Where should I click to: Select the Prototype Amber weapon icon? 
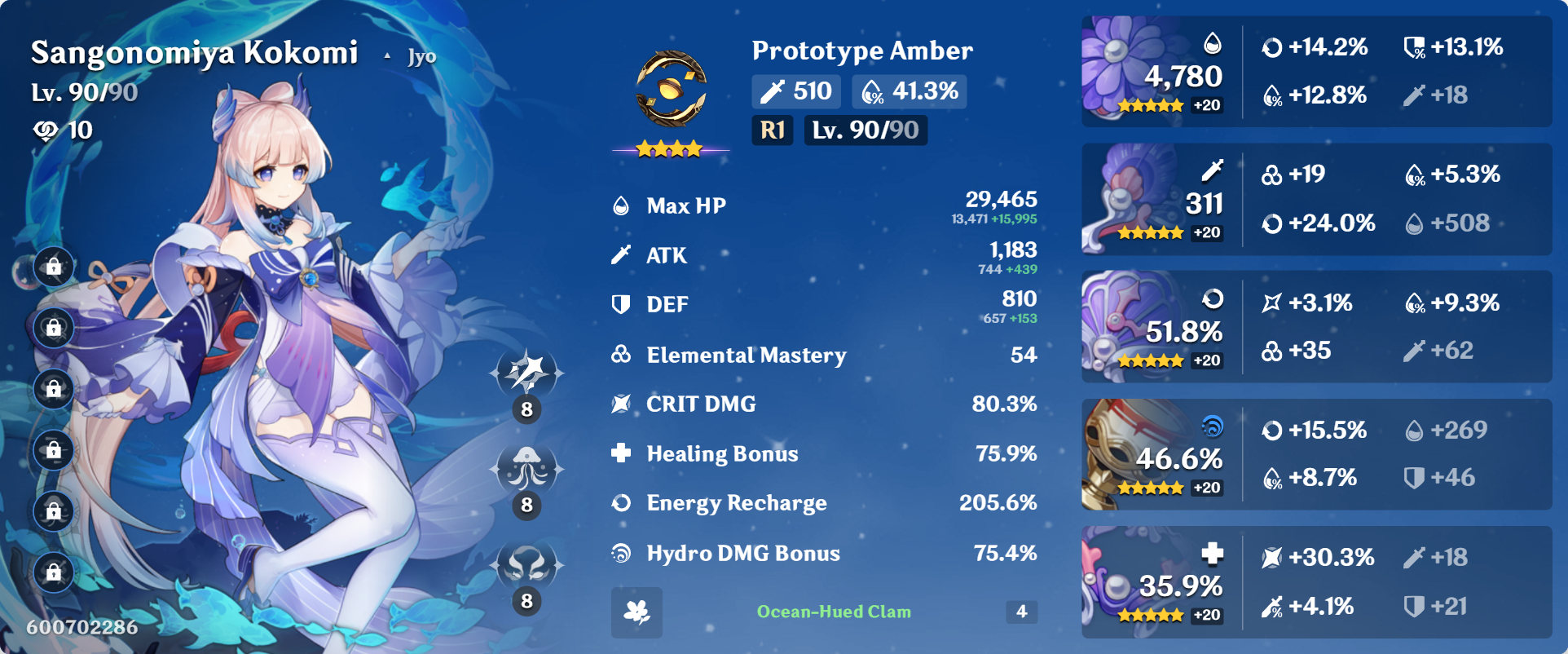coord(671,87)
